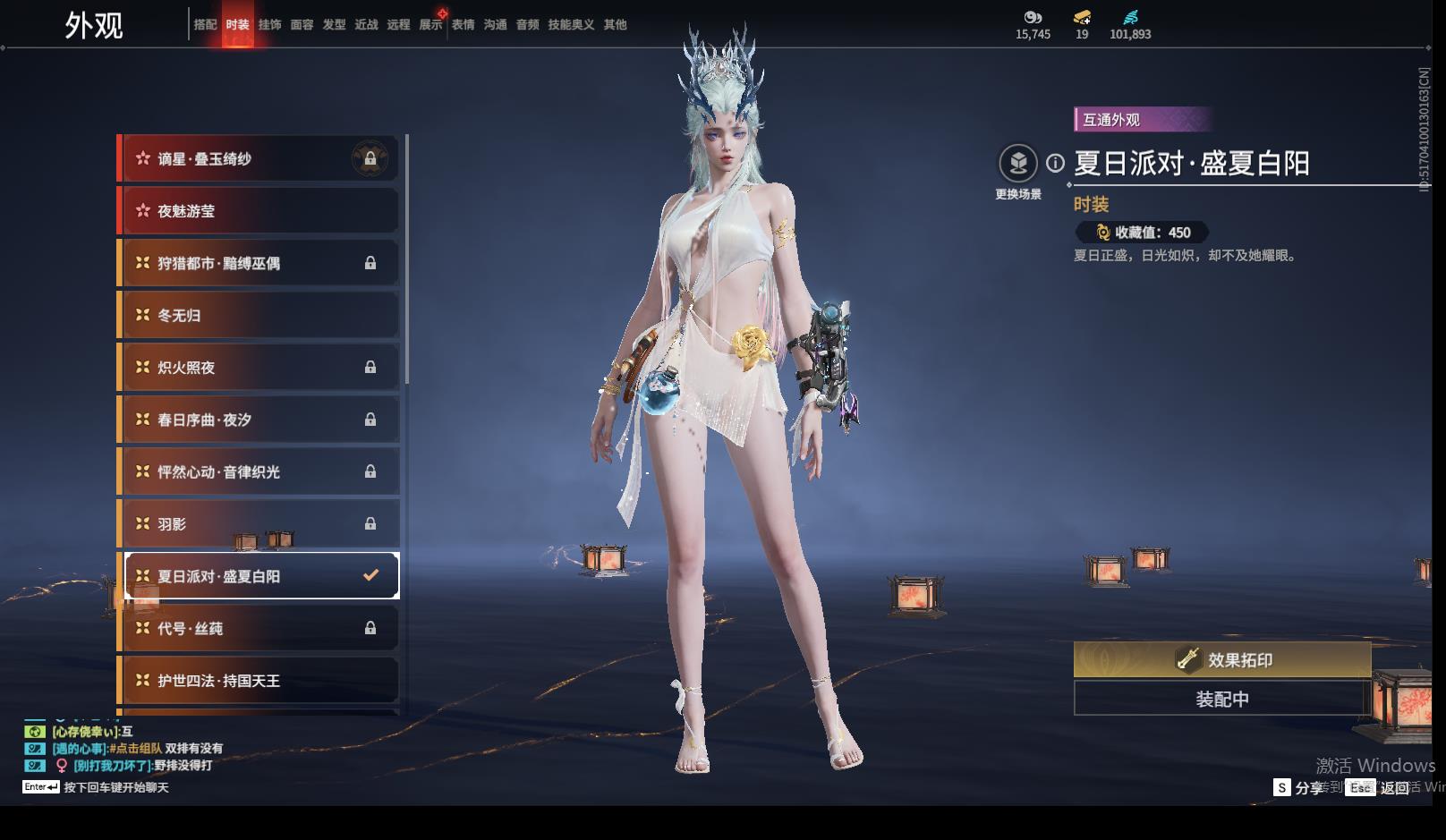Choose the 护世四法·持国天王 outfit
This screenshot has height=840, width=1446.
(x=259, y=681)
